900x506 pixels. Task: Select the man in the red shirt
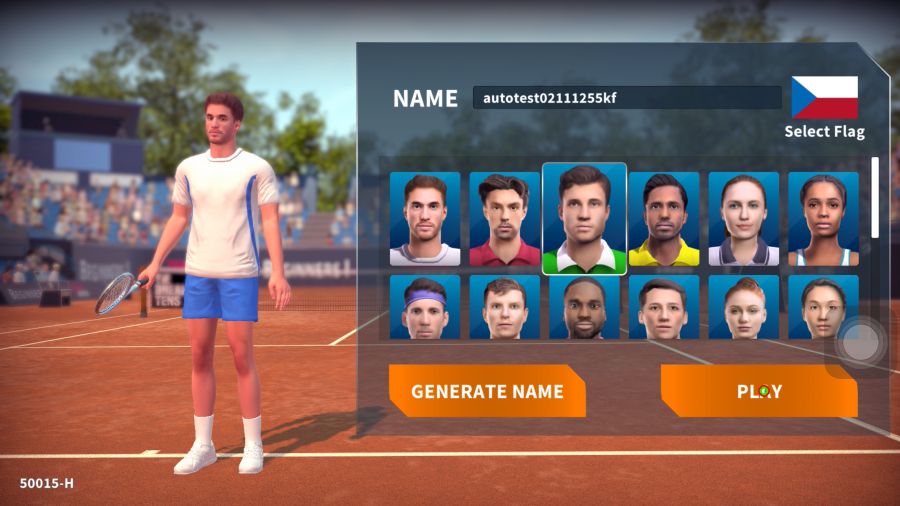tap(505, 219)
